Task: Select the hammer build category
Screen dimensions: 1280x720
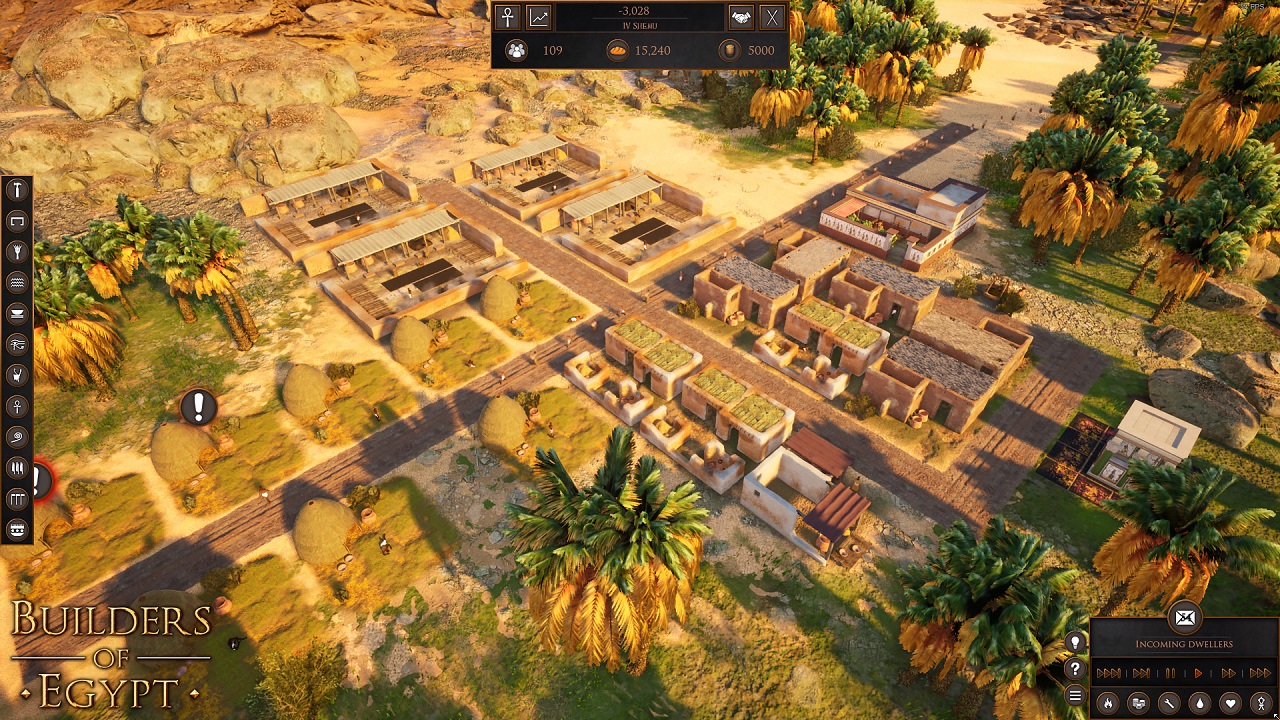Action: (x=17, y=190)
